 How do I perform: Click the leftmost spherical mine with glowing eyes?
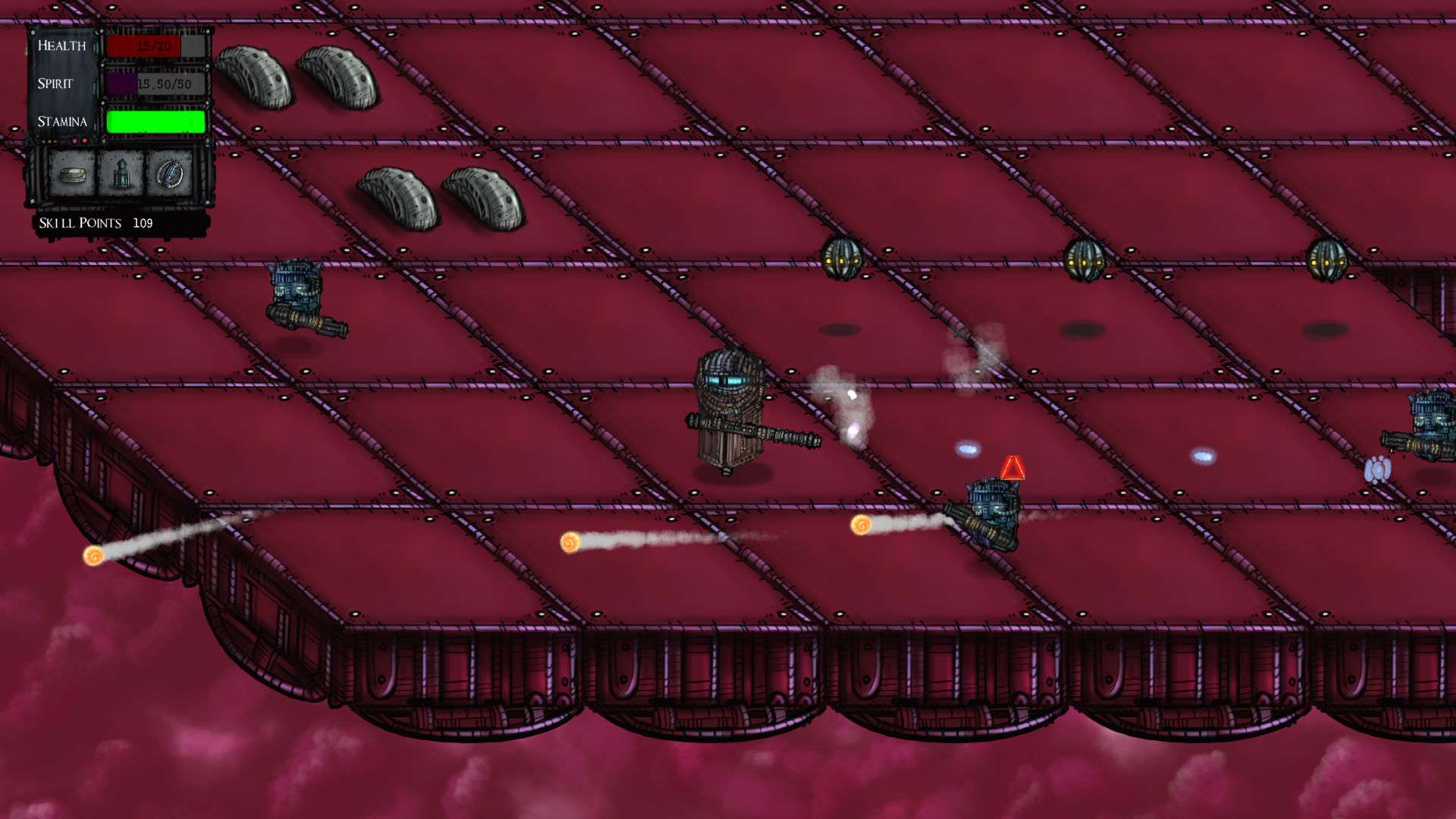842,258
